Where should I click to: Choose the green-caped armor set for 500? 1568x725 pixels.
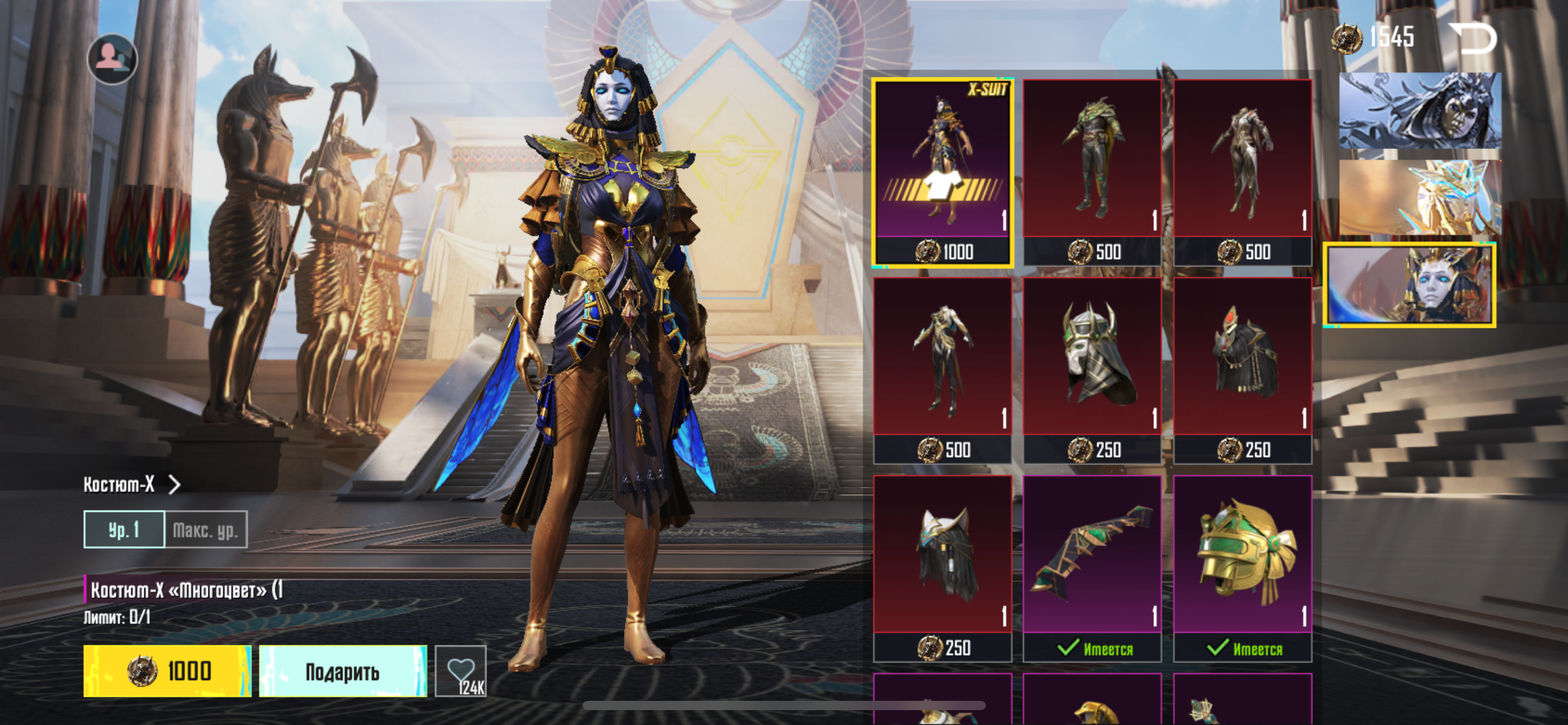[x=1092, y=172]
